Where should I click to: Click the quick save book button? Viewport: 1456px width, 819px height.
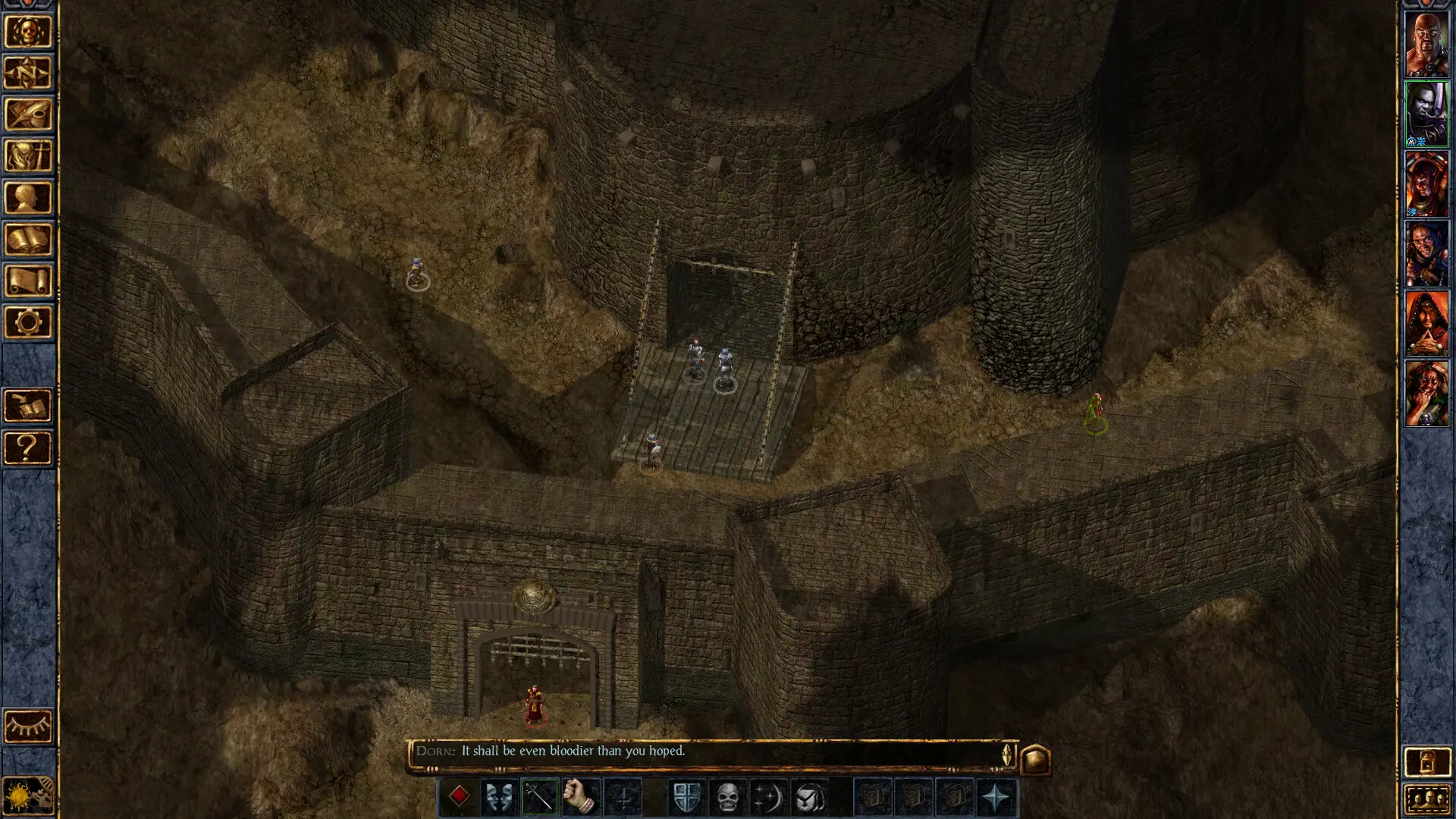tap(28, 406)
